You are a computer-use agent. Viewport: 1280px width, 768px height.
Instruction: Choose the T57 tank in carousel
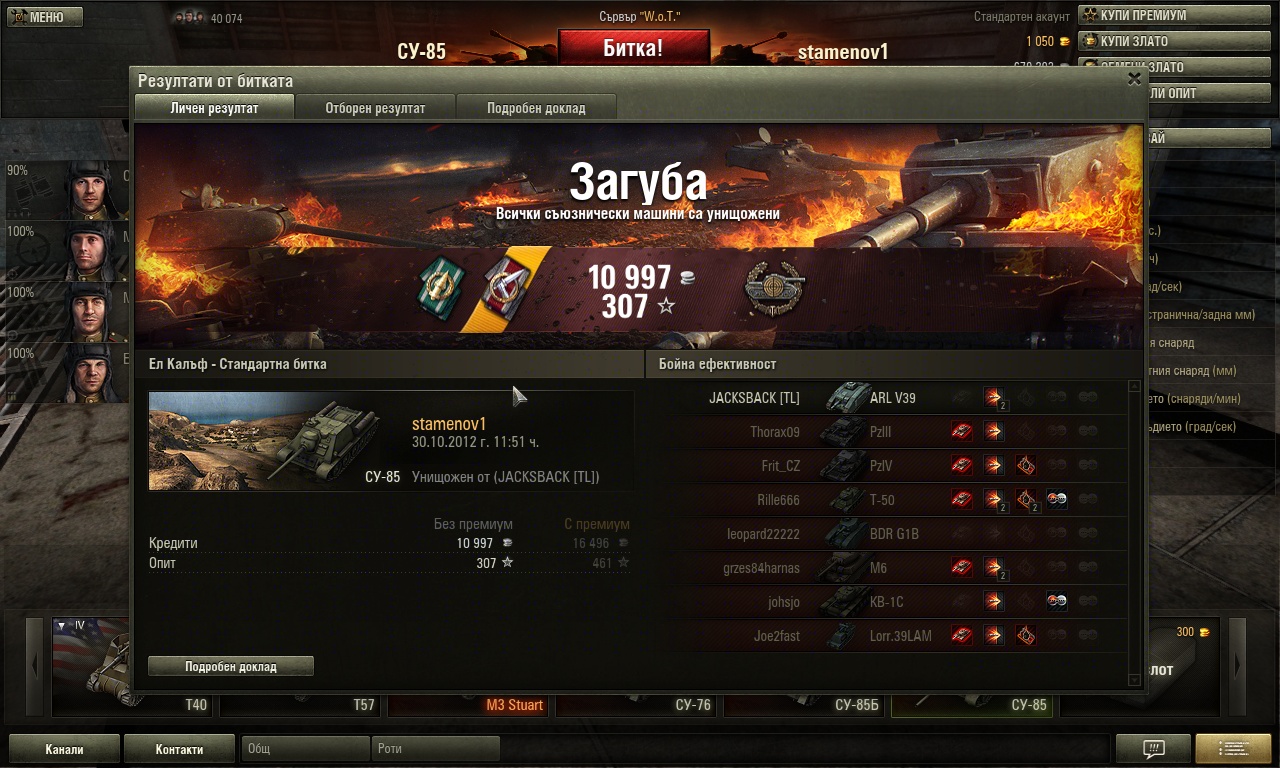[x=300, y=704]
